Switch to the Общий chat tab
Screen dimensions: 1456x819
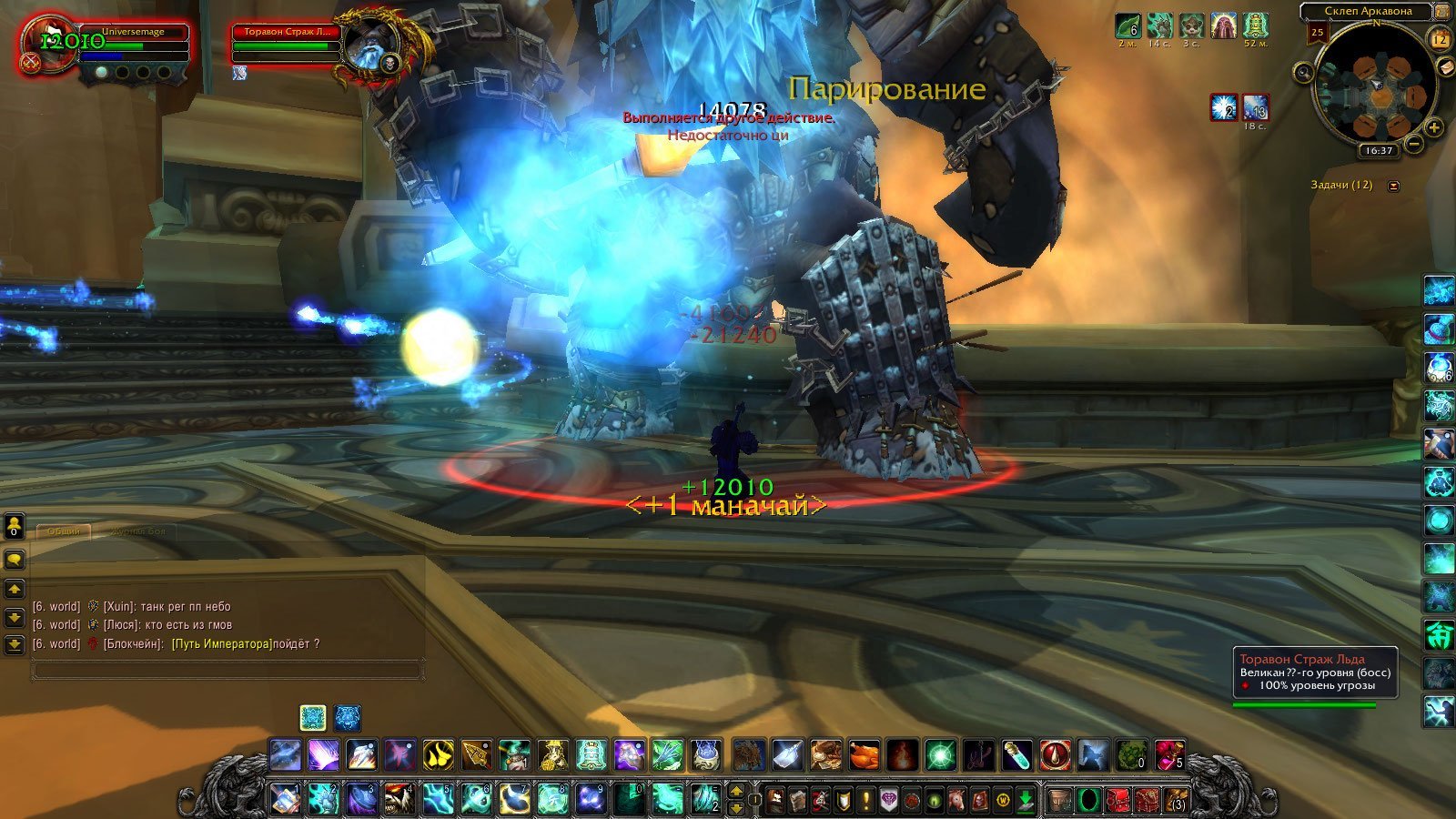pos(64,531)
